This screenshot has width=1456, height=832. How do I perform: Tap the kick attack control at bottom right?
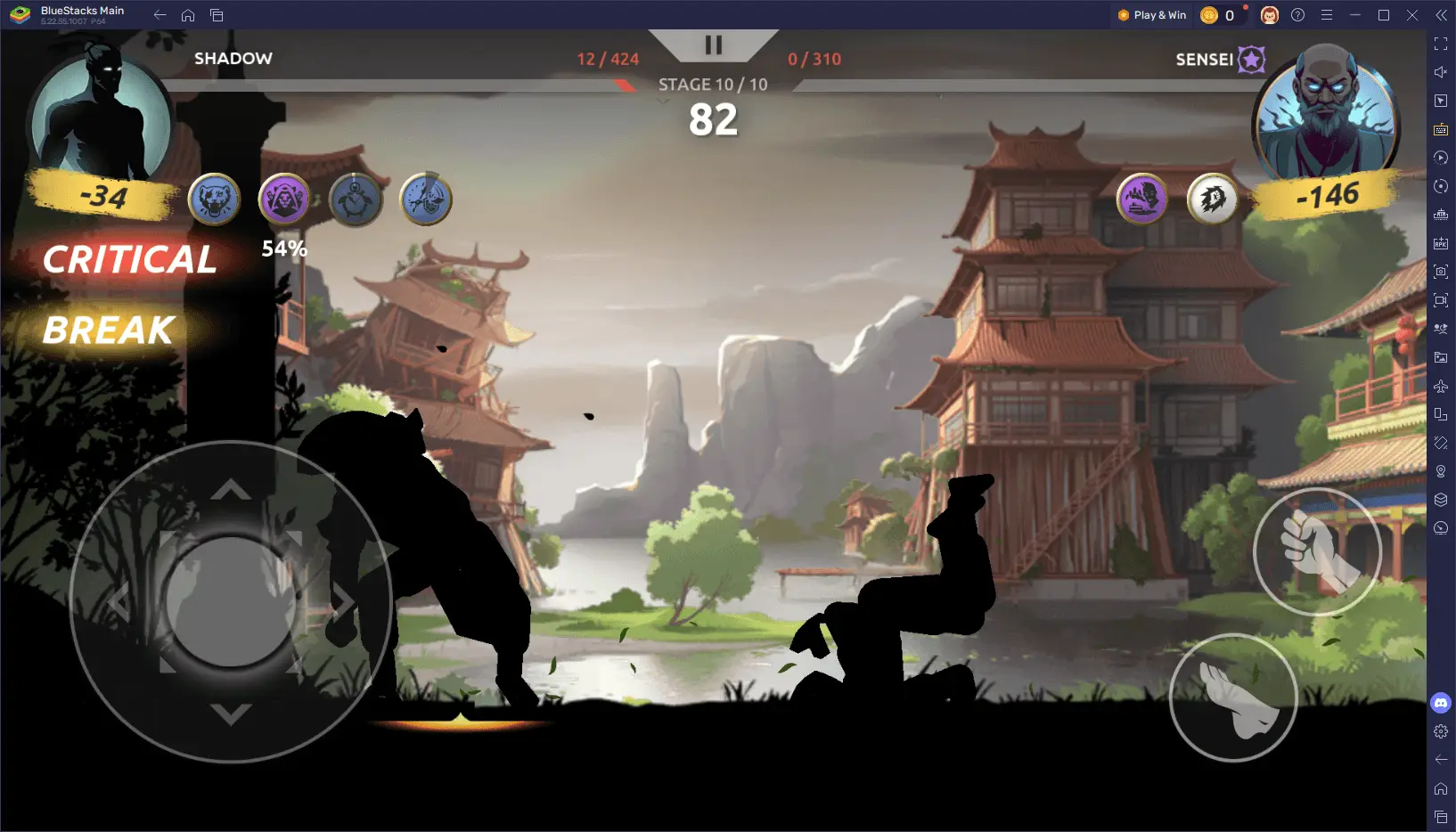pos(1233,698)
